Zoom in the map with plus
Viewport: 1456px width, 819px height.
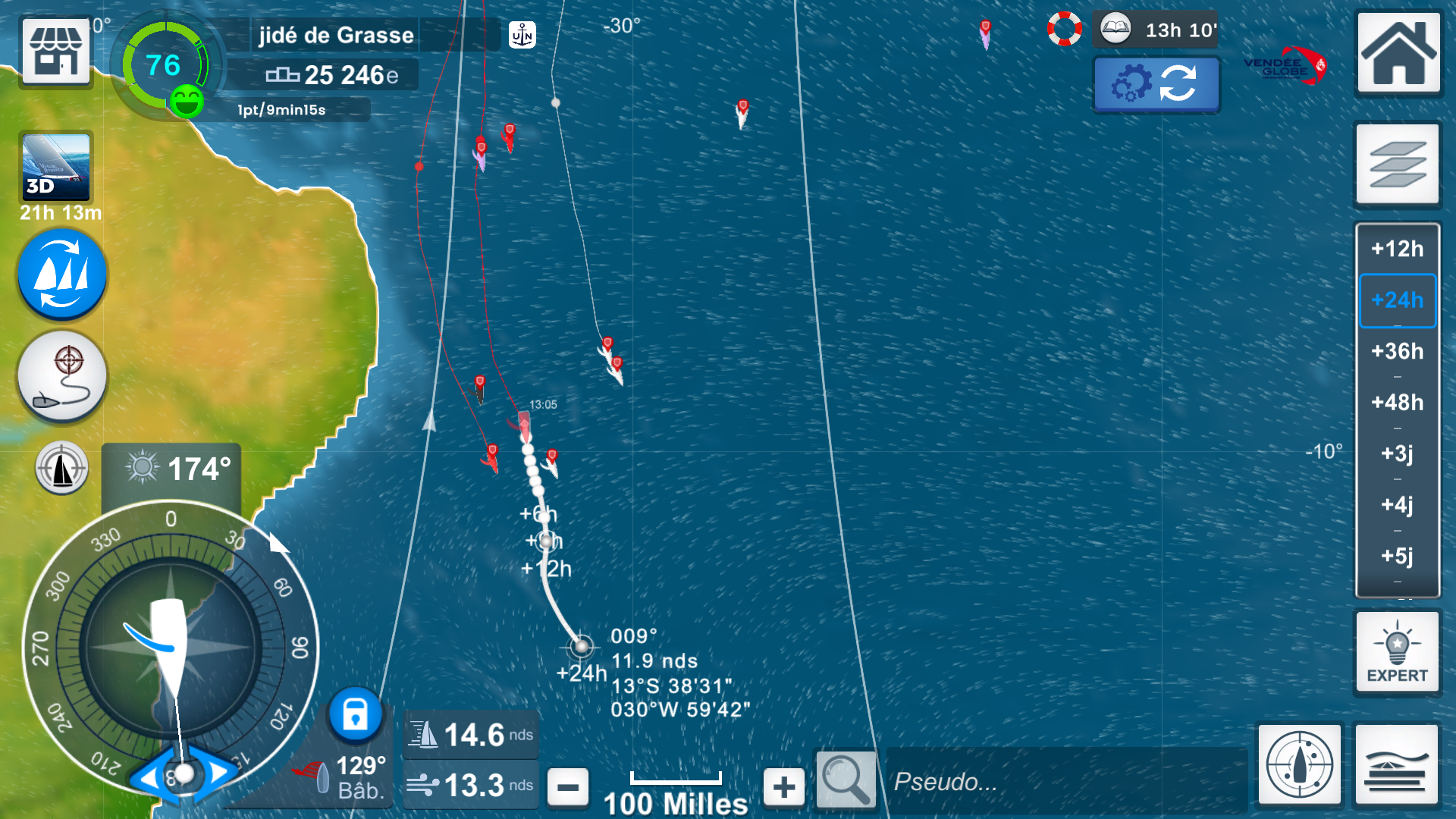tap(784, 787)
